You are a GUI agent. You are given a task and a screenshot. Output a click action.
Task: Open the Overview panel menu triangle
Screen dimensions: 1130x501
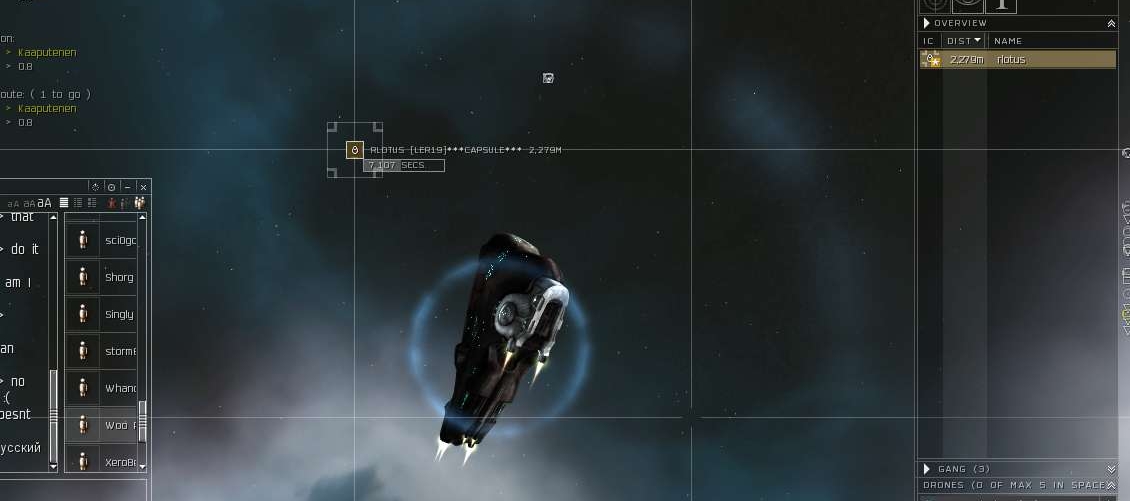(x=927, y=23)
